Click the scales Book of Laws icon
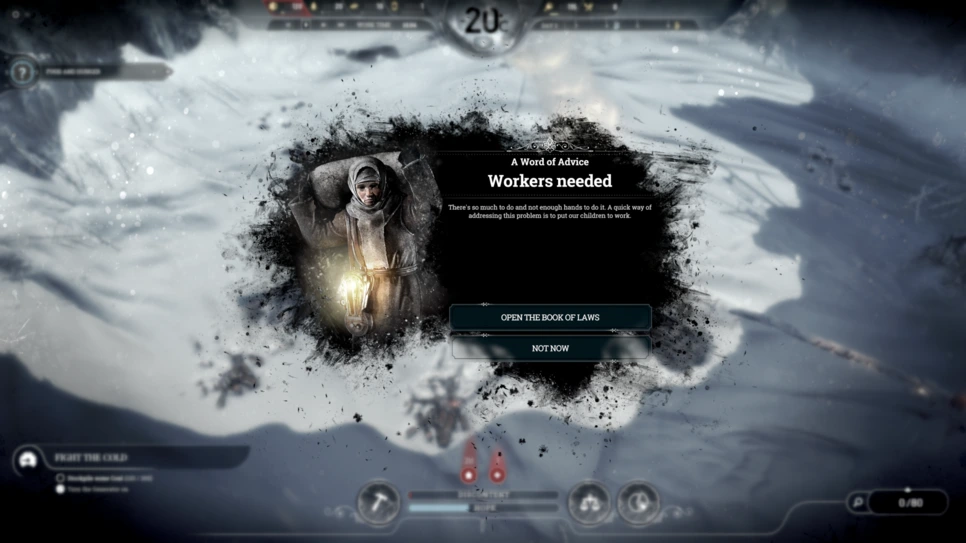 589,501
